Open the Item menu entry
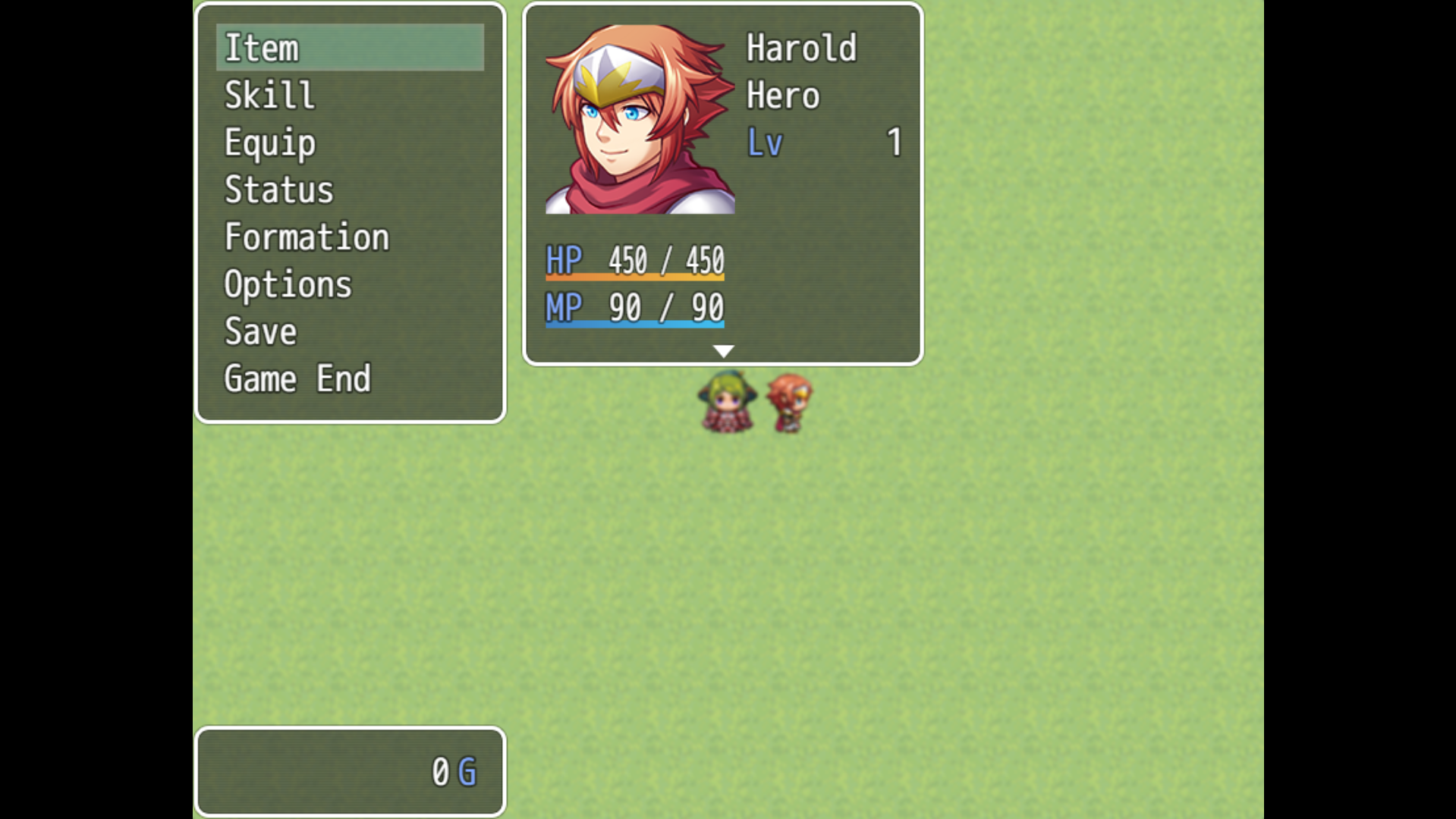Viewport: 1456px width, 819px height. pos(262,48)
